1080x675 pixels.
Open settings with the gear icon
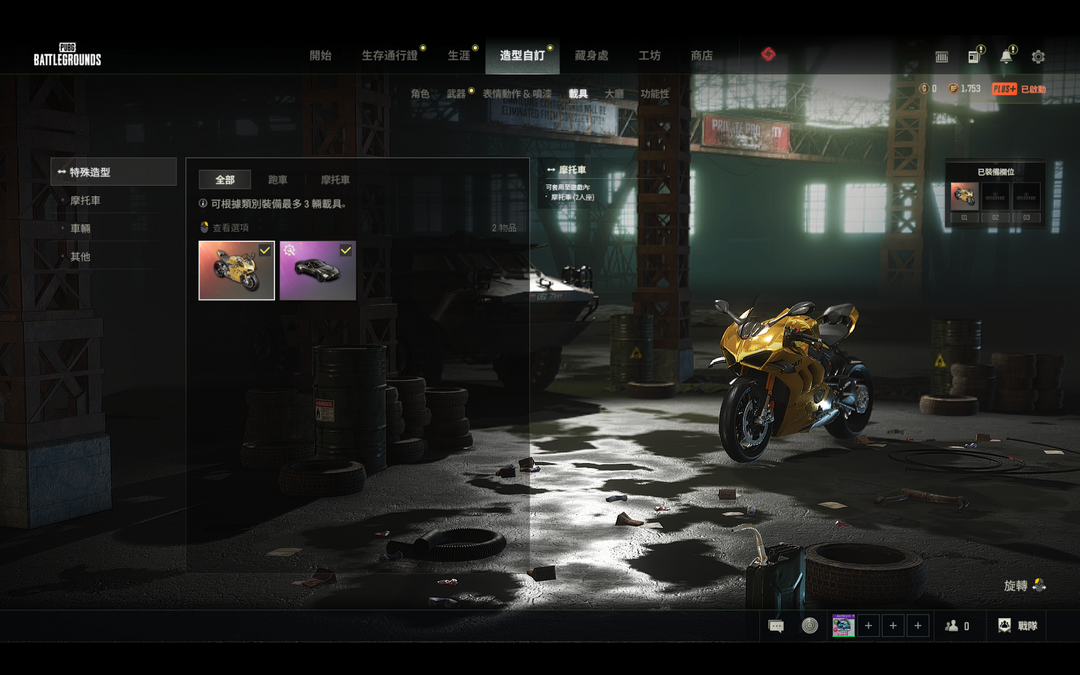[x=1038, y=57]
